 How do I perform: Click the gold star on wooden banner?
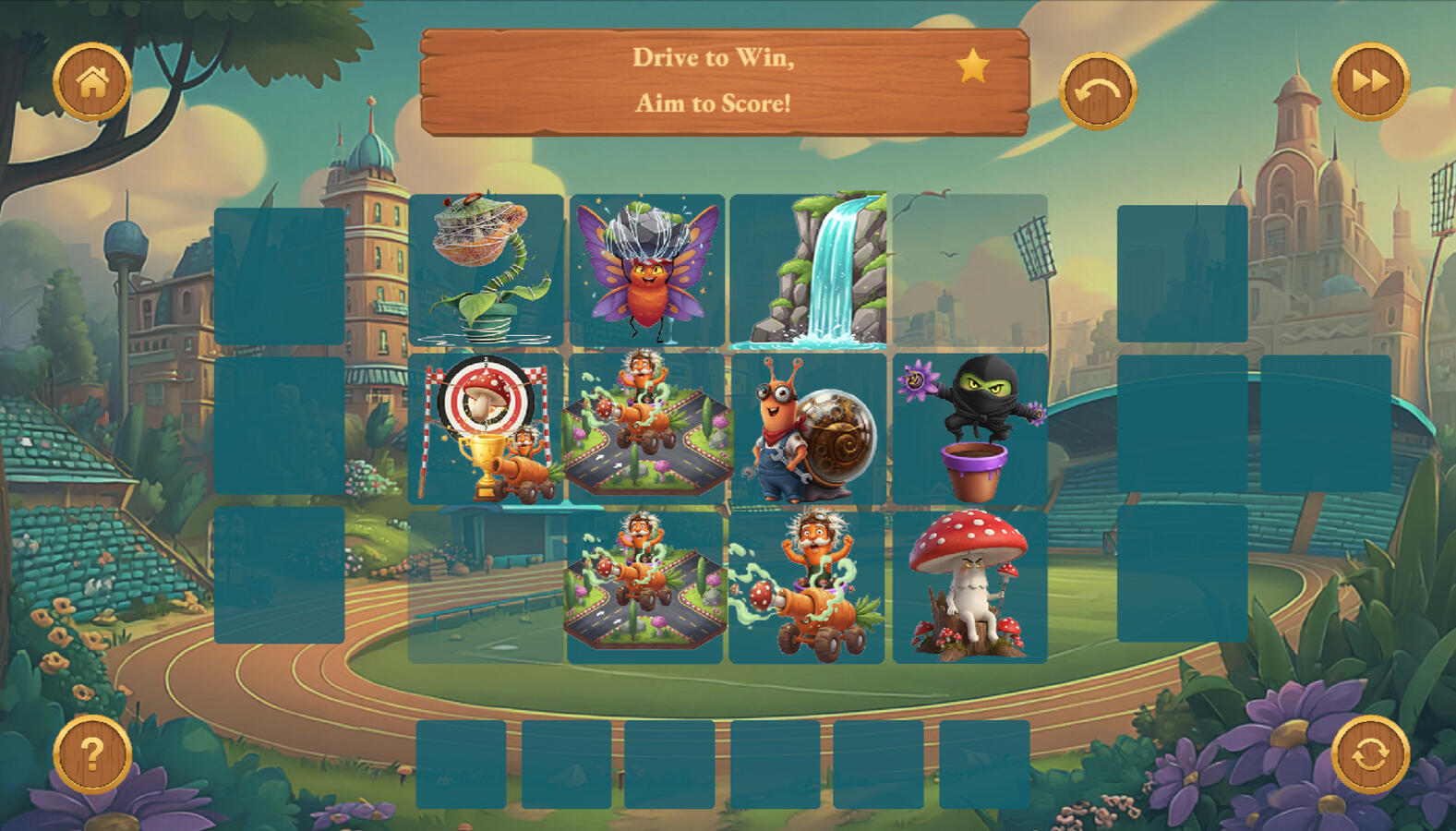coord(972,66)
